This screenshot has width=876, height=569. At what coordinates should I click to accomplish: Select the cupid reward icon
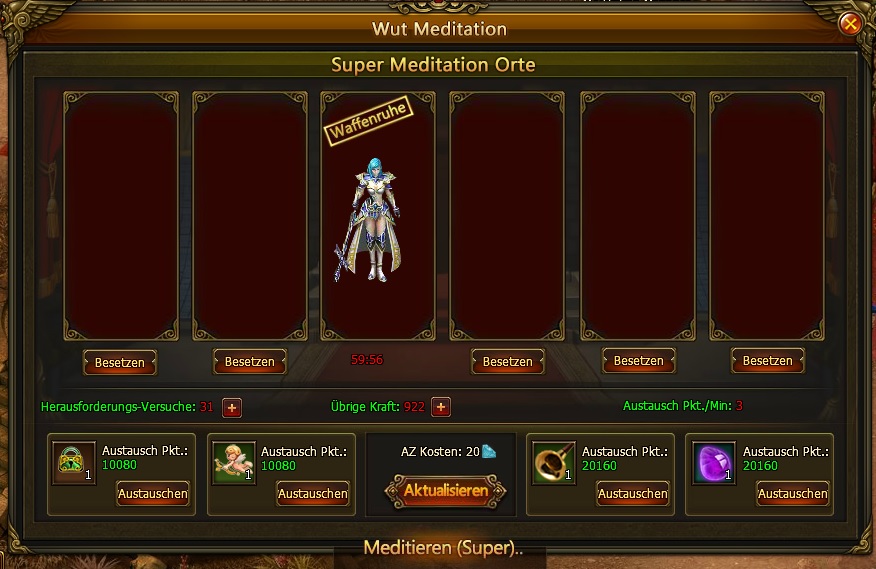tap(234, 463)
